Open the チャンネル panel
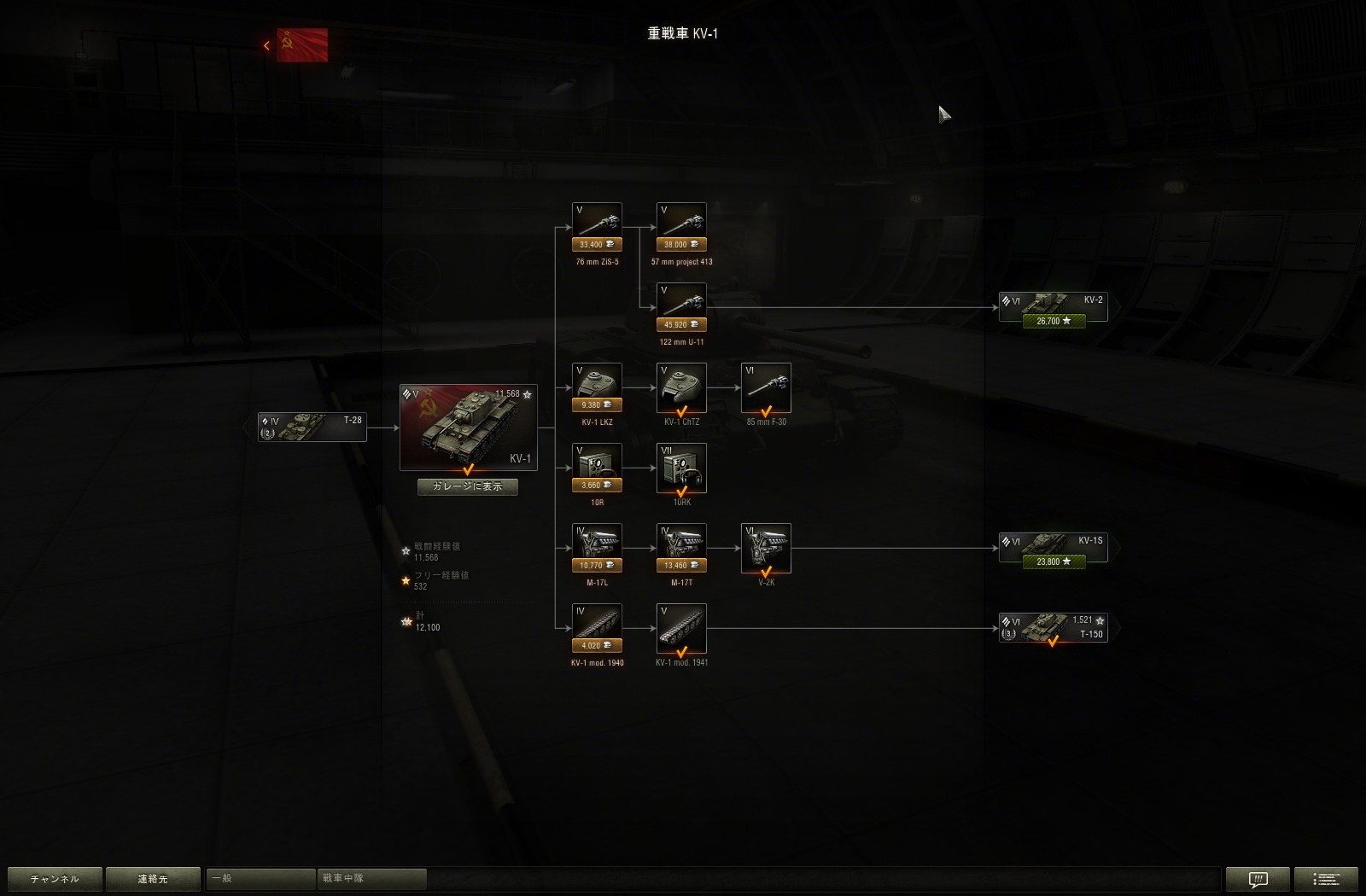 54,878
